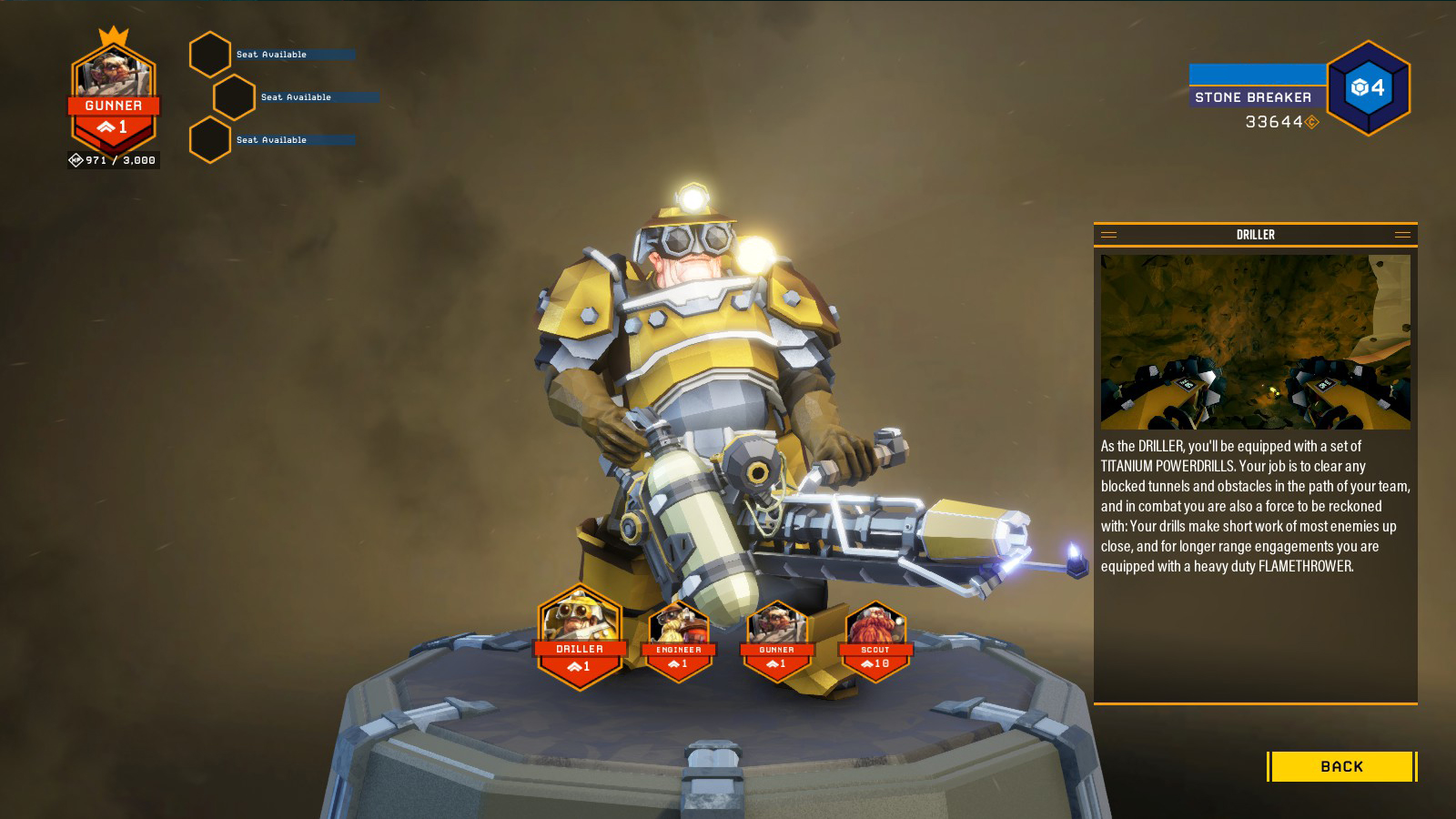This screenshot has width=1456, height=819.
Task: Pick the Gunner class at the bottom
Action: tap(776, 642)
